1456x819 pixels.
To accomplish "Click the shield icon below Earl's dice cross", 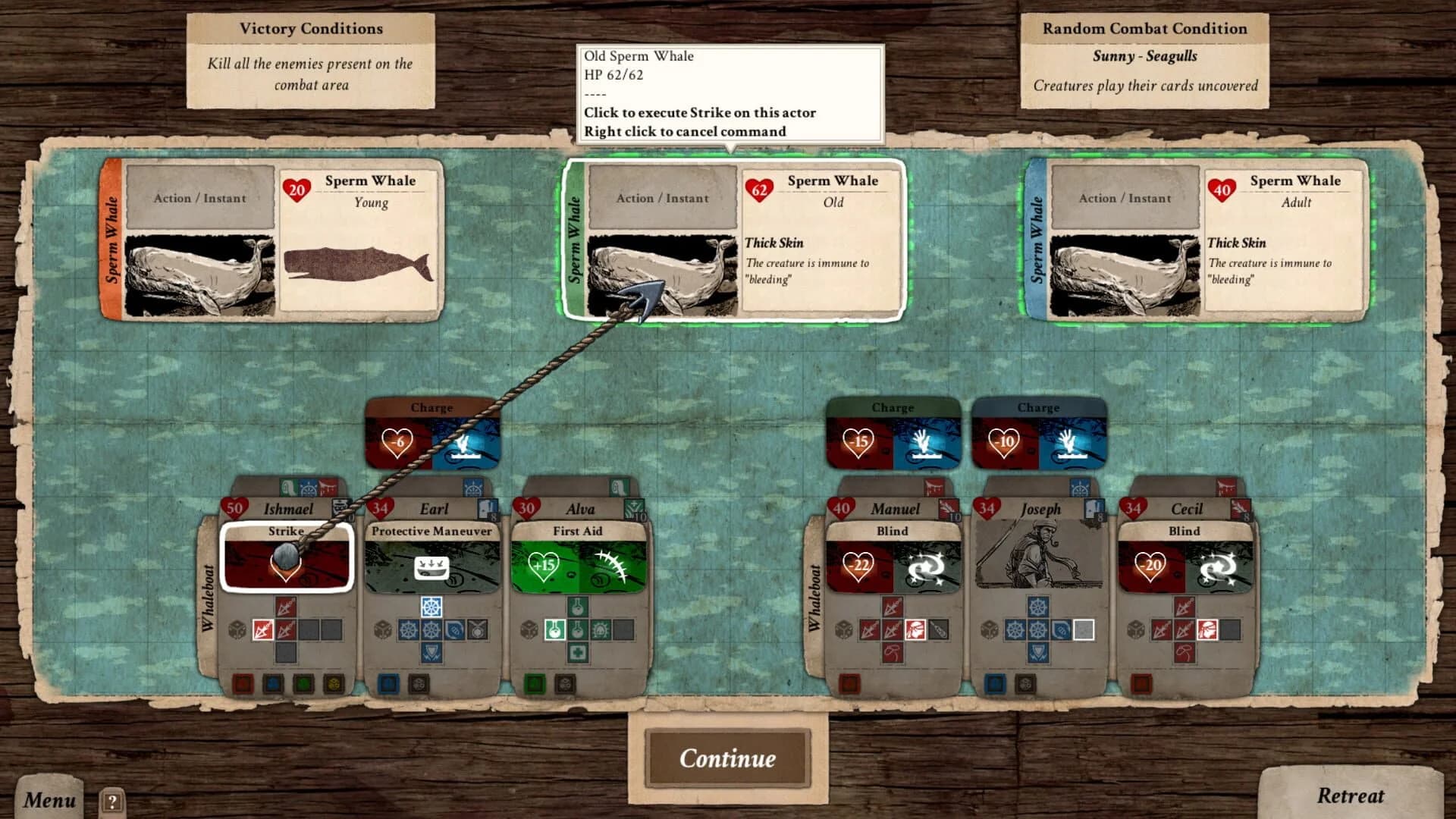I will [429, 654].
